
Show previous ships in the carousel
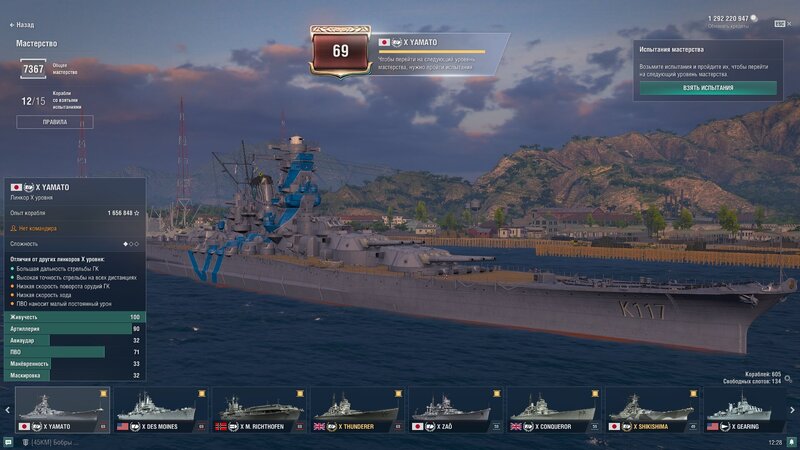pyautogui.click(x=7, y=410)
